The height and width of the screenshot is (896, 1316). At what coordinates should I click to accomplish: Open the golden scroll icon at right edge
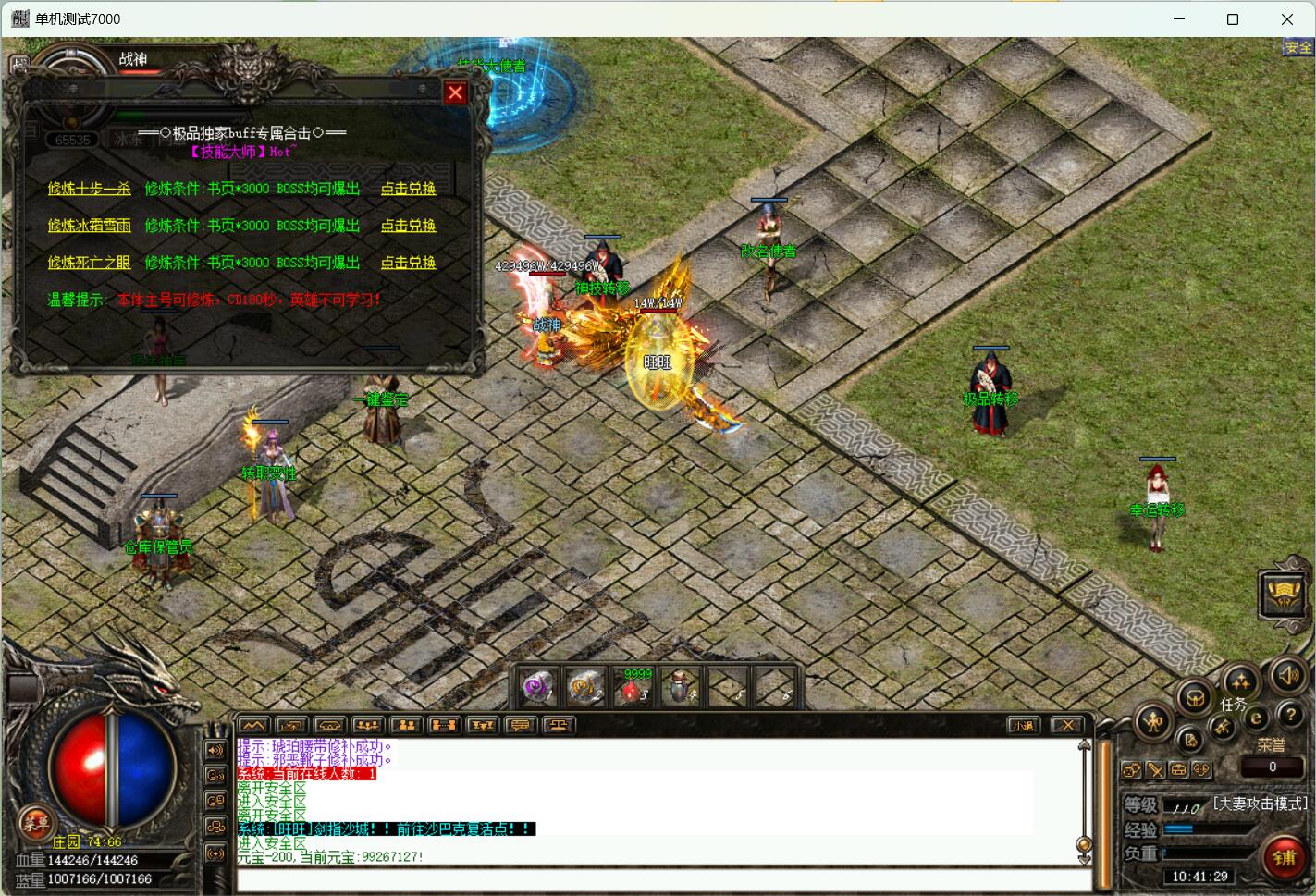pyautogui.click(x=1285, y=593)
